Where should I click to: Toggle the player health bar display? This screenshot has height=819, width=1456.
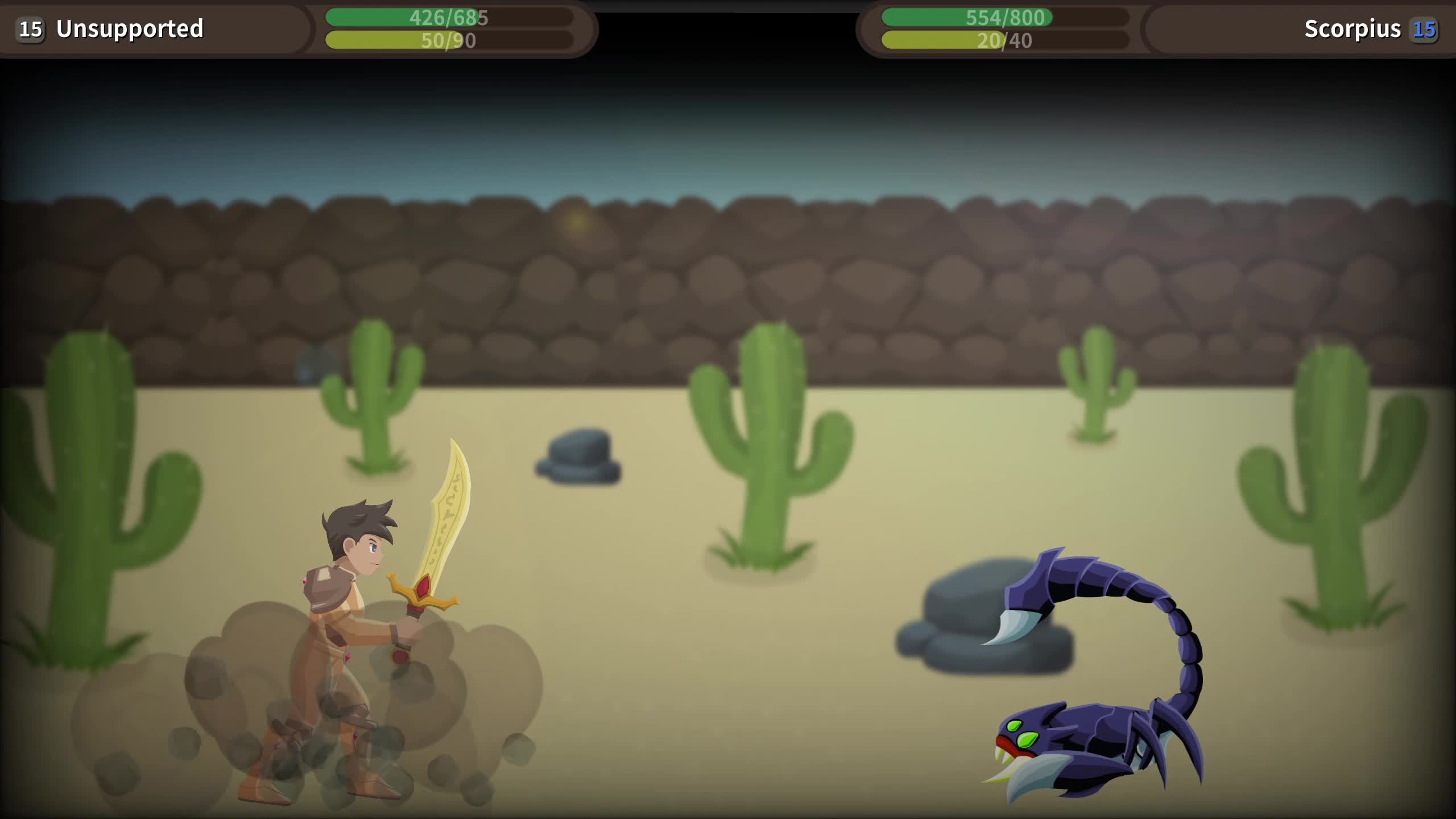pos(449,17)
